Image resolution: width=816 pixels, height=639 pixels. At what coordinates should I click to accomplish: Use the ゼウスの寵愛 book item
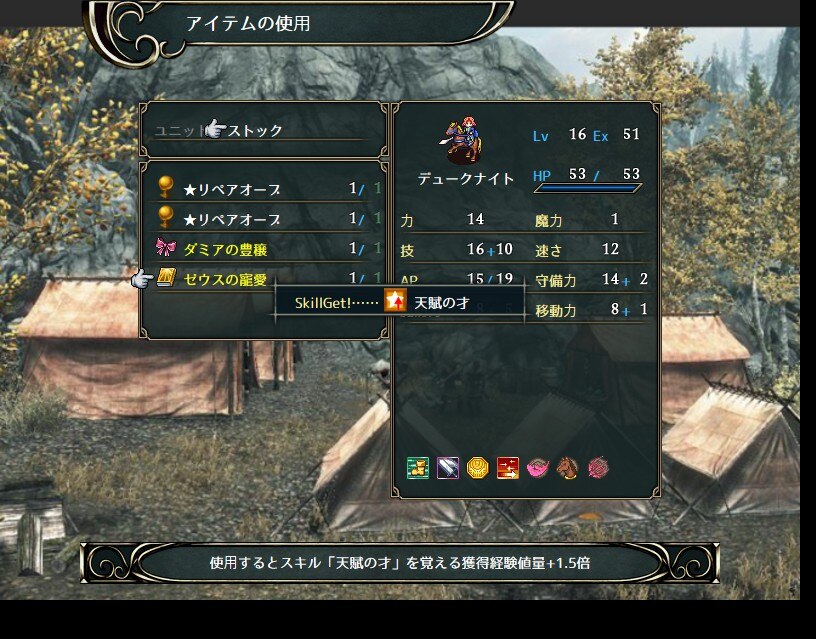[225, 279]
